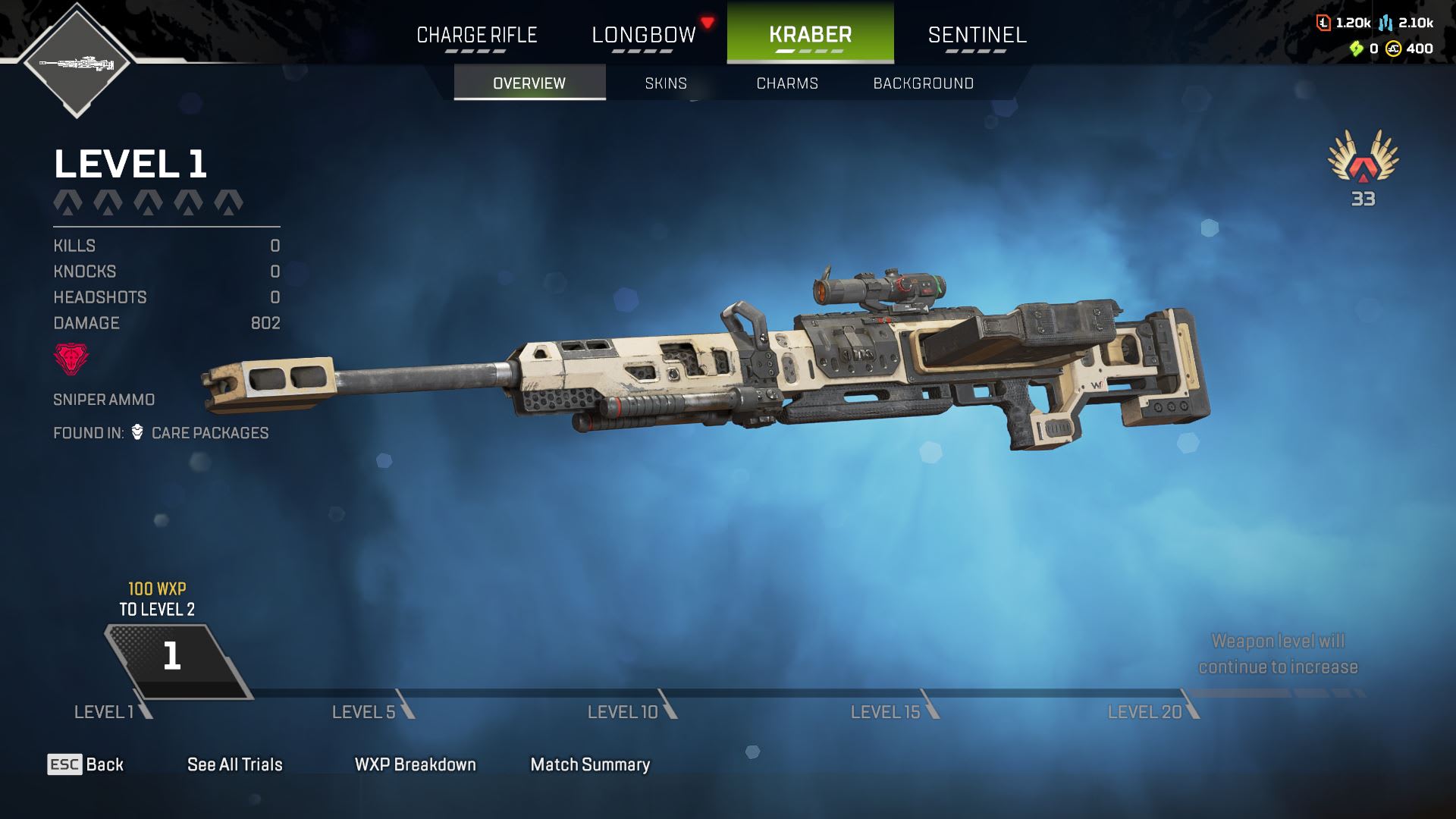
Task: Switch to the Charge Rifle weapon tab
Action: pyautogui.click(x=476, y=35)
